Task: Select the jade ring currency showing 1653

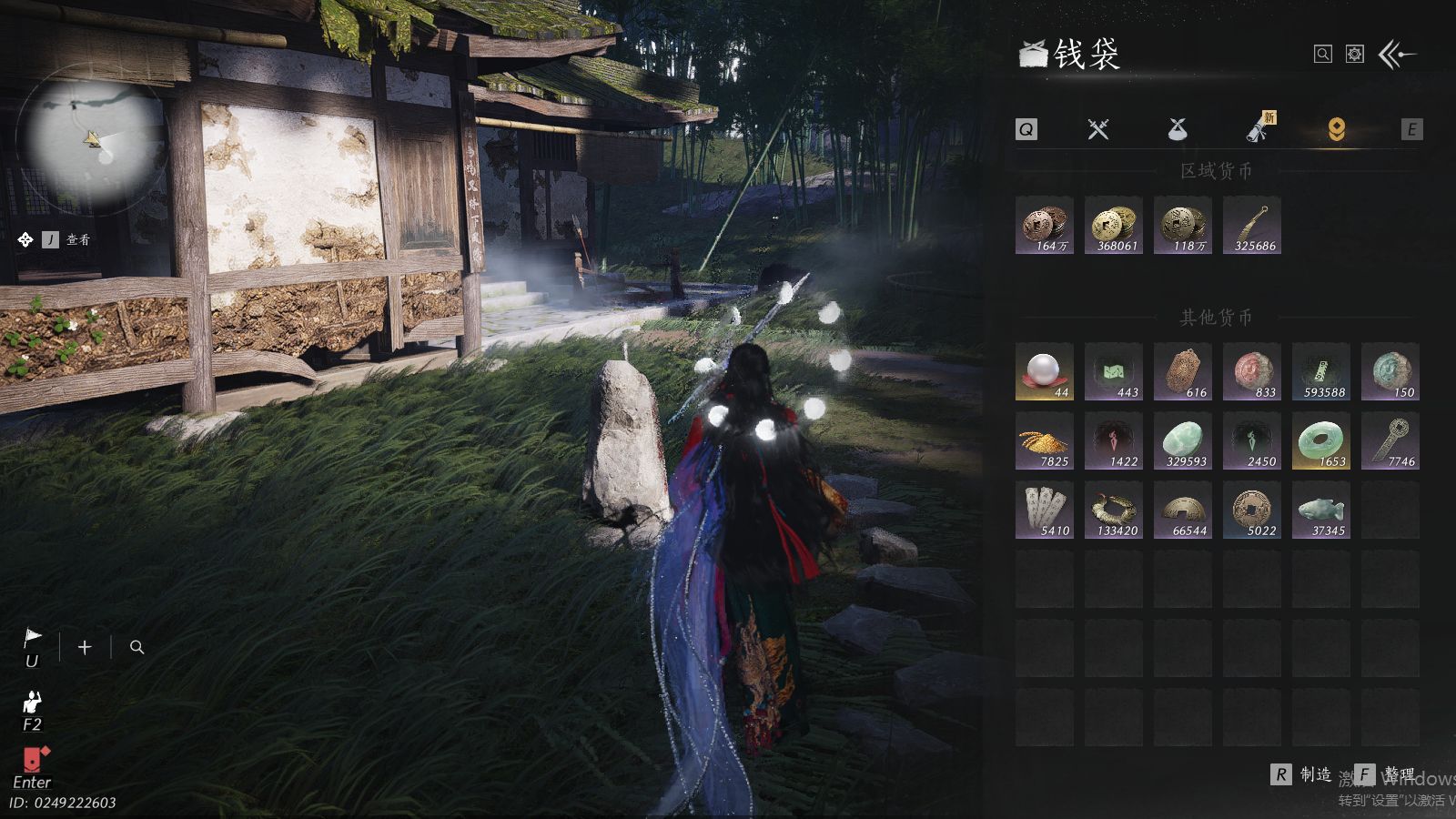Action: click(1321, 440)
